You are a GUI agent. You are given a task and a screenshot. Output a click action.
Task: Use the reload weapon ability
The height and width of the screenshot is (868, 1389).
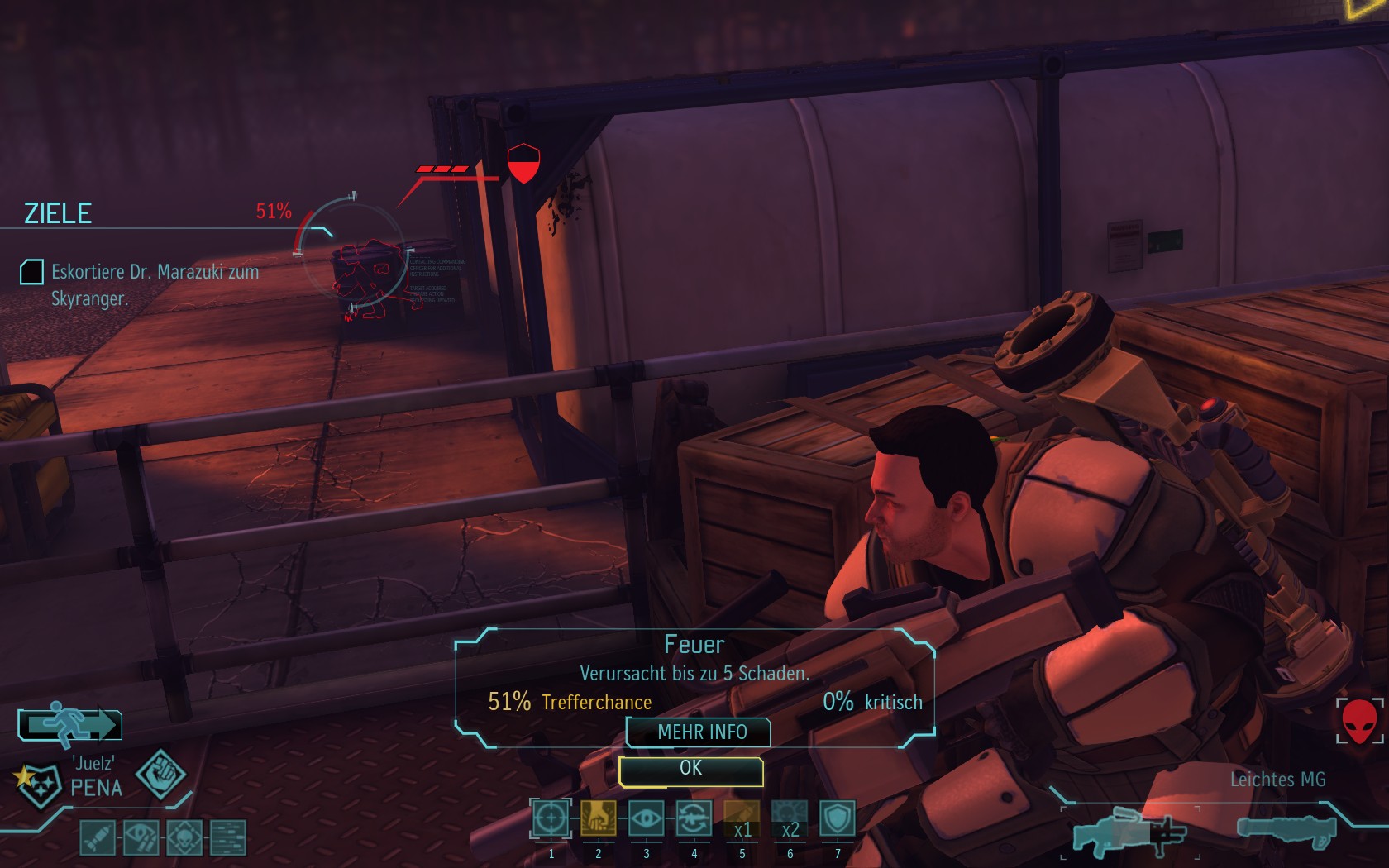pyautogui.click(x=694, y=819)
